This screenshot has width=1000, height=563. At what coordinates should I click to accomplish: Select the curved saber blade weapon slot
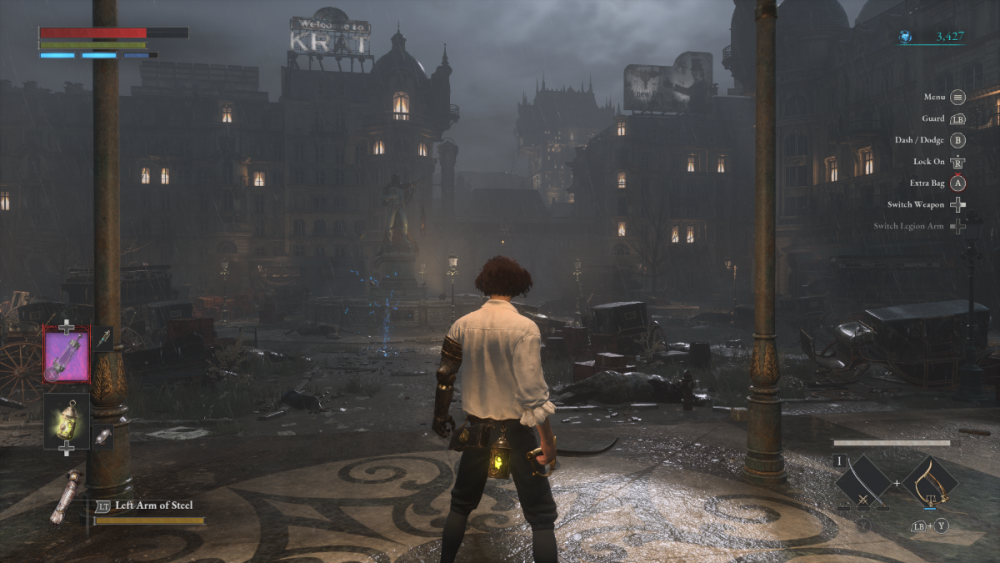click(x=863, y=482)
